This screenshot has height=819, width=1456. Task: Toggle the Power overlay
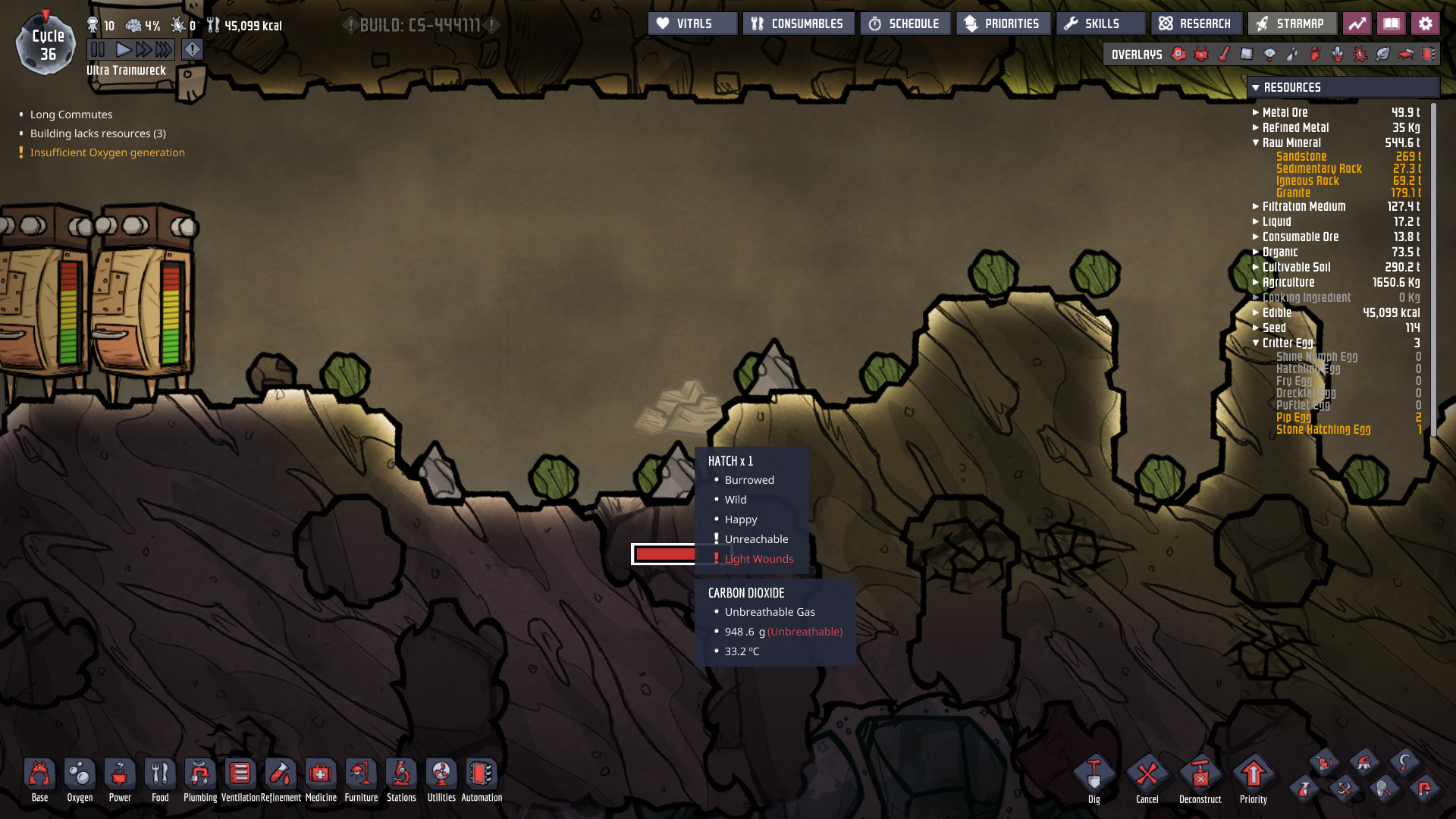click(1200, 54)
